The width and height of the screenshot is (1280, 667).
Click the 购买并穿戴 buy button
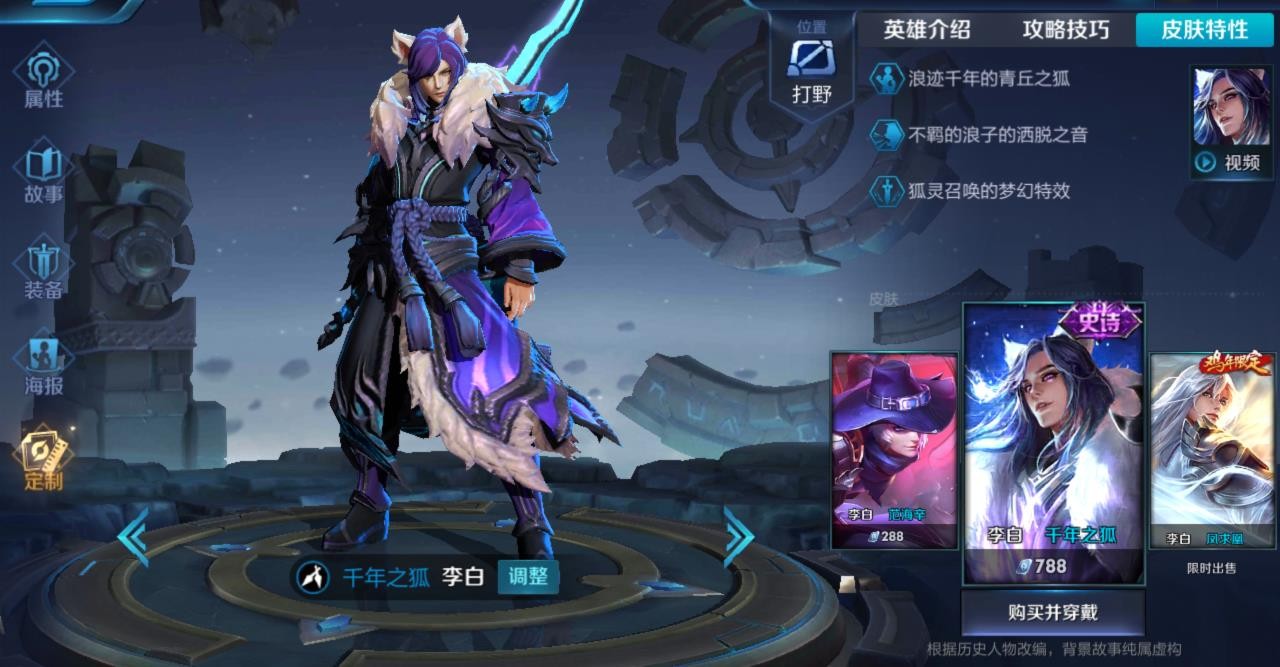pos(1053,612)
